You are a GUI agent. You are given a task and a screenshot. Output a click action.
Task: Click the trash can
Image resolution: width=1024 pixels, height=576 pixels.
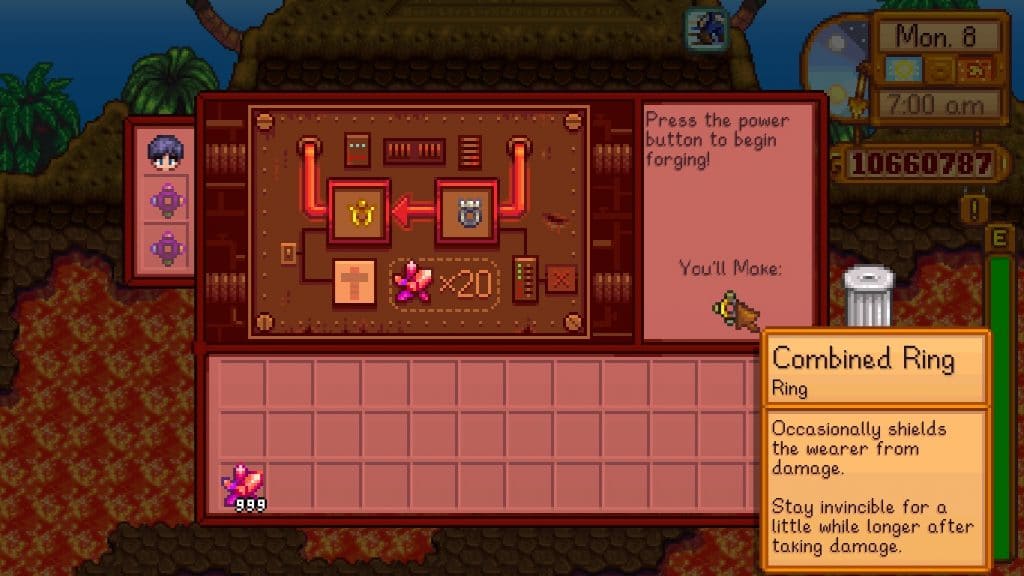tap(867, 297)
